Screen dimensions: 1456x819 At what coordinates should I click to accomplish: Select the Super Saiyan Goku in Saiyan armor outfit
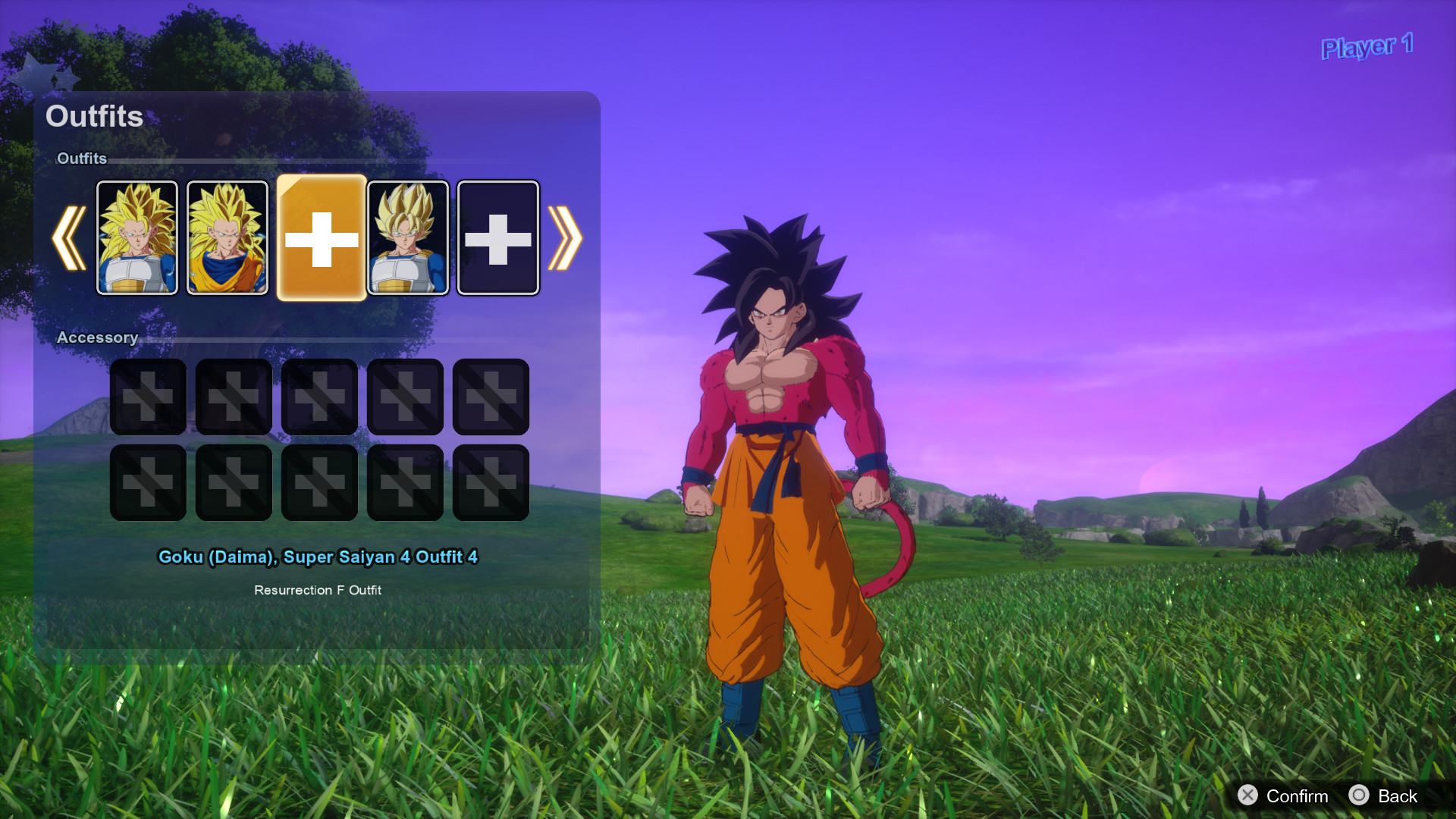click(407, 237)
